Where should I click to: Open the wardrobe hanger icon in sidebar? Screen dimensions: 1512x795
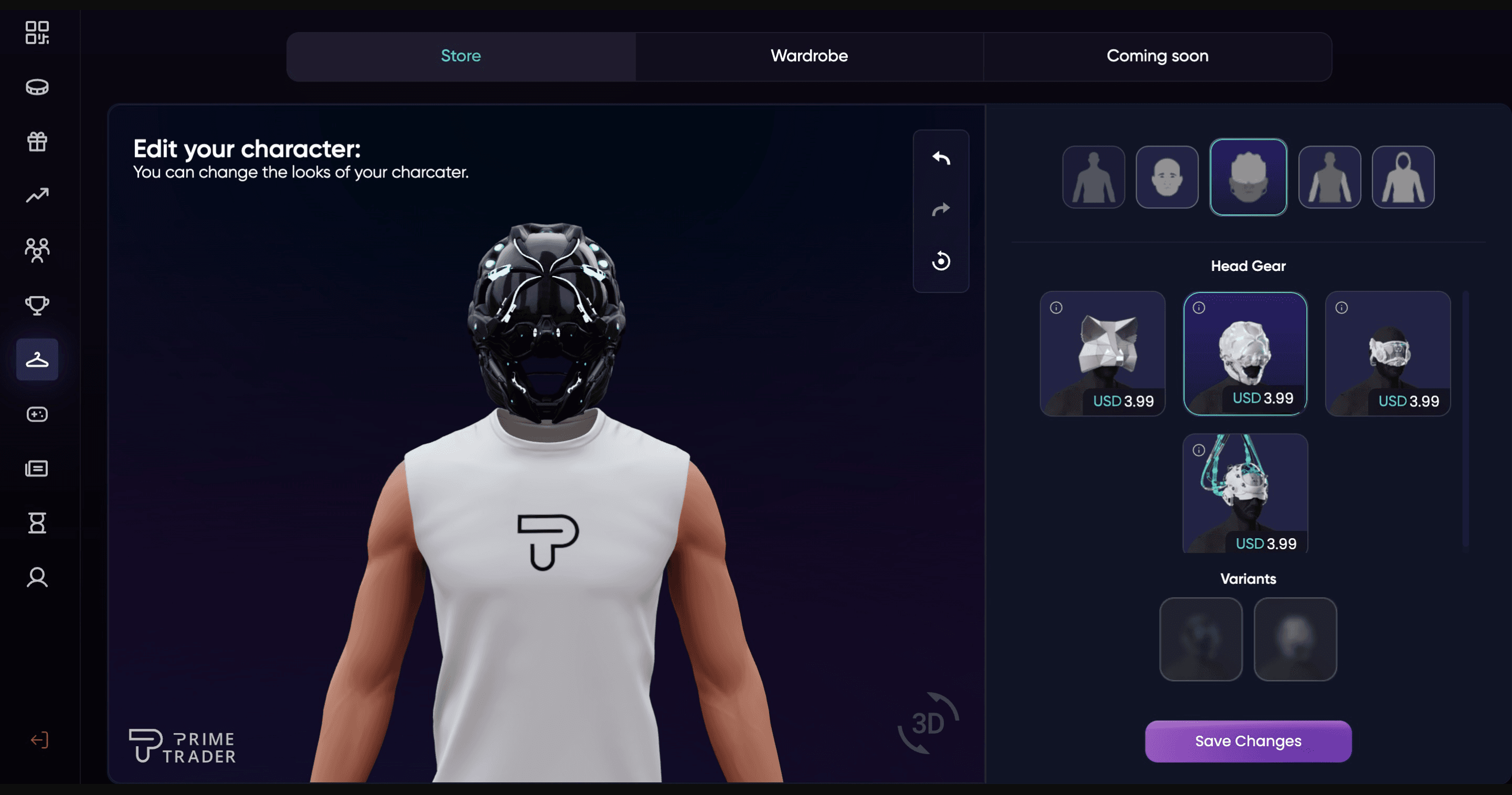coord(37,359)
